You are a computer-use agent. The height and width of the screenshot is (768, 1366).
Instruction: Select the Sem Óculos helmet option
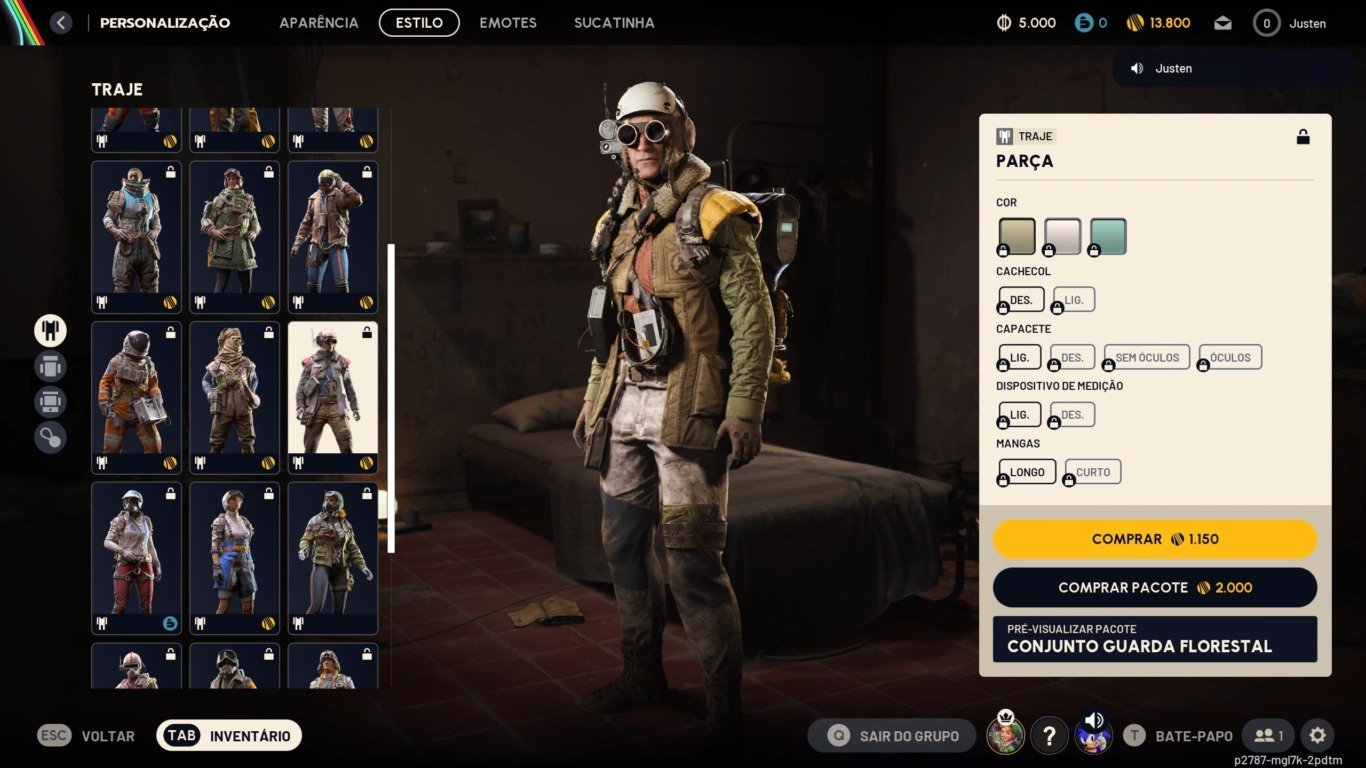point(1147,357)
